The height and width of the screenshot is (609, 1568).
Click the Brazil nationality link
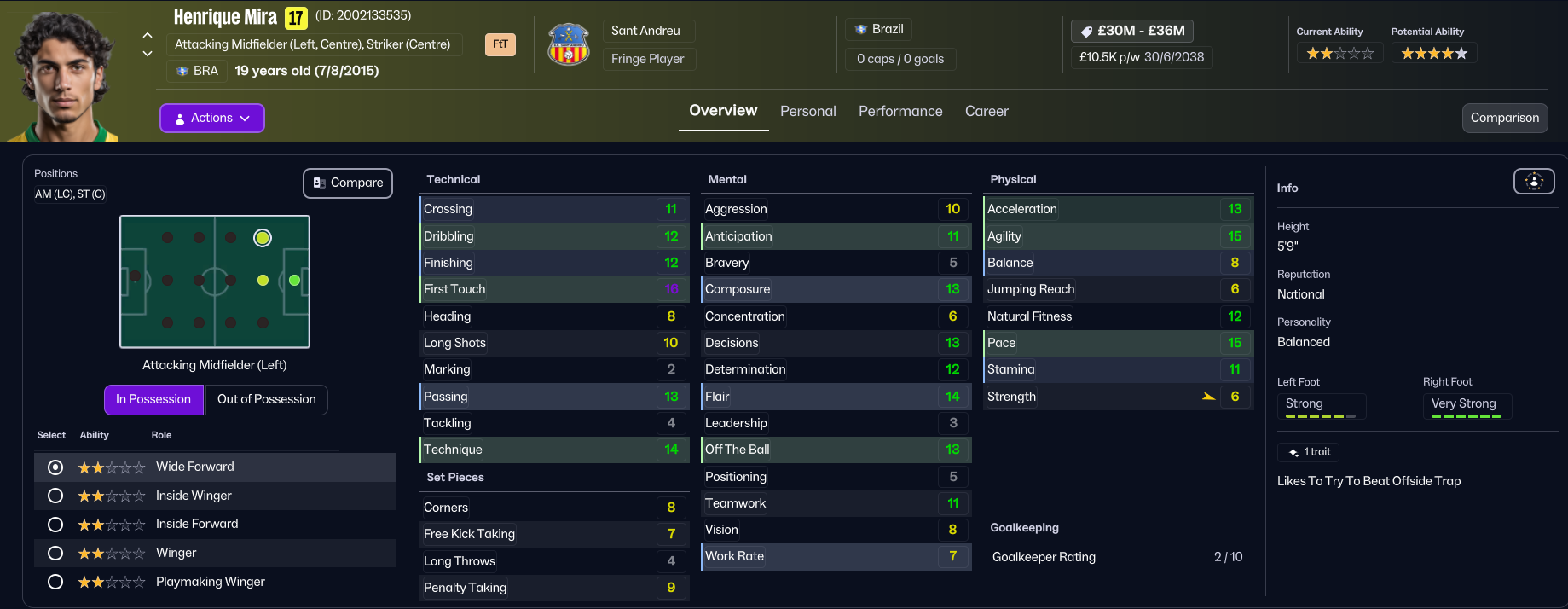(x=879, y=29)
